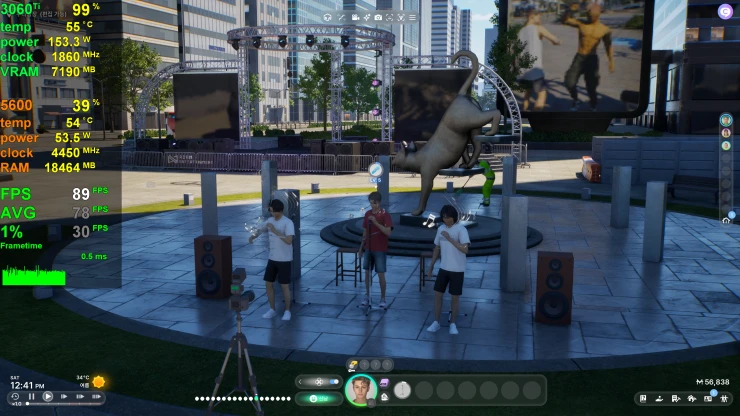Viewport: 740px width, 416px height.
Task: Pause the game with the pause button
Action: (32, 397)
